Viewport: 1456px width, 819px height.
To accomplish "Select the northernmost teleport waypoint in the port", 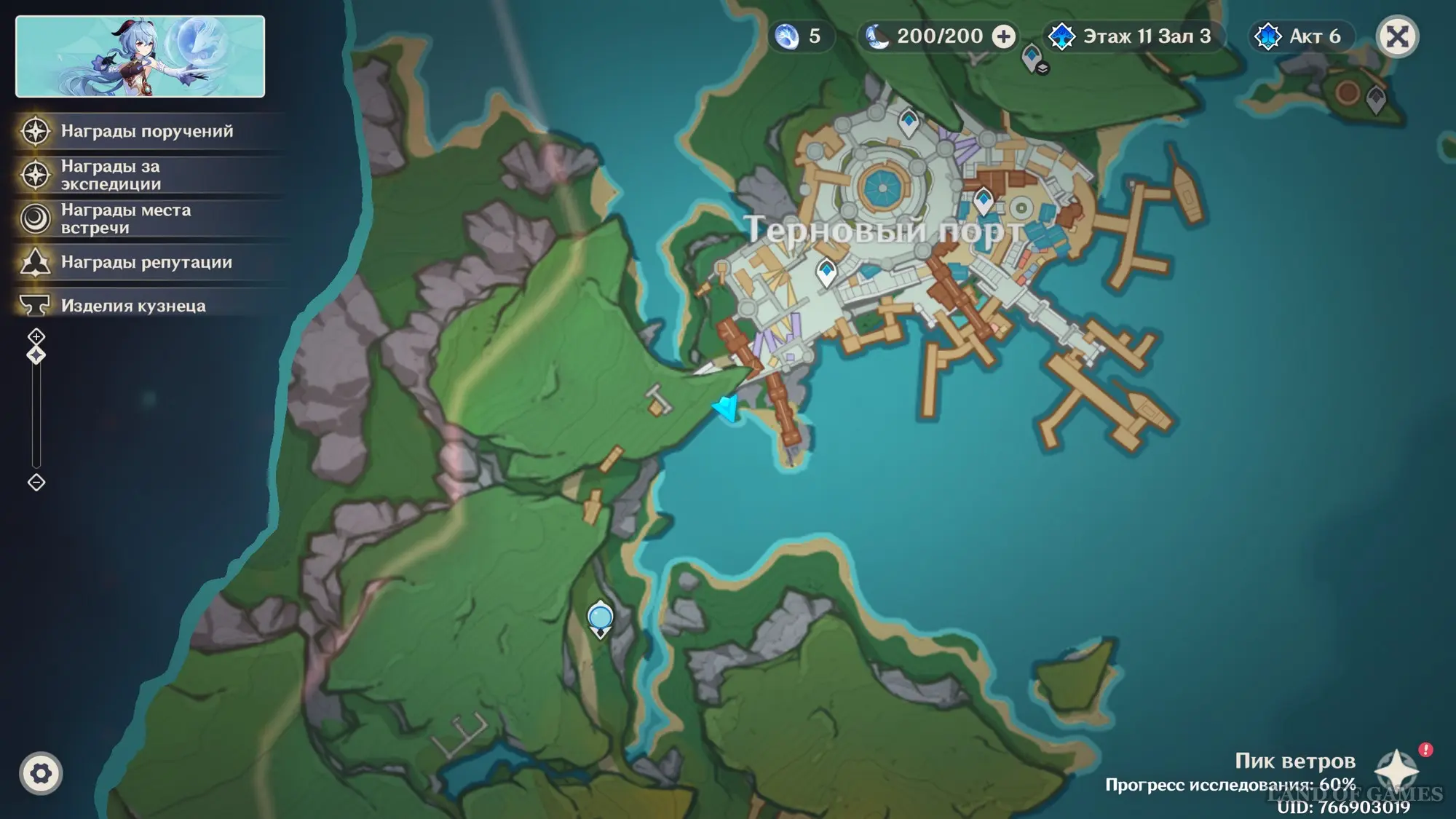I will click(x=909, y=122).
